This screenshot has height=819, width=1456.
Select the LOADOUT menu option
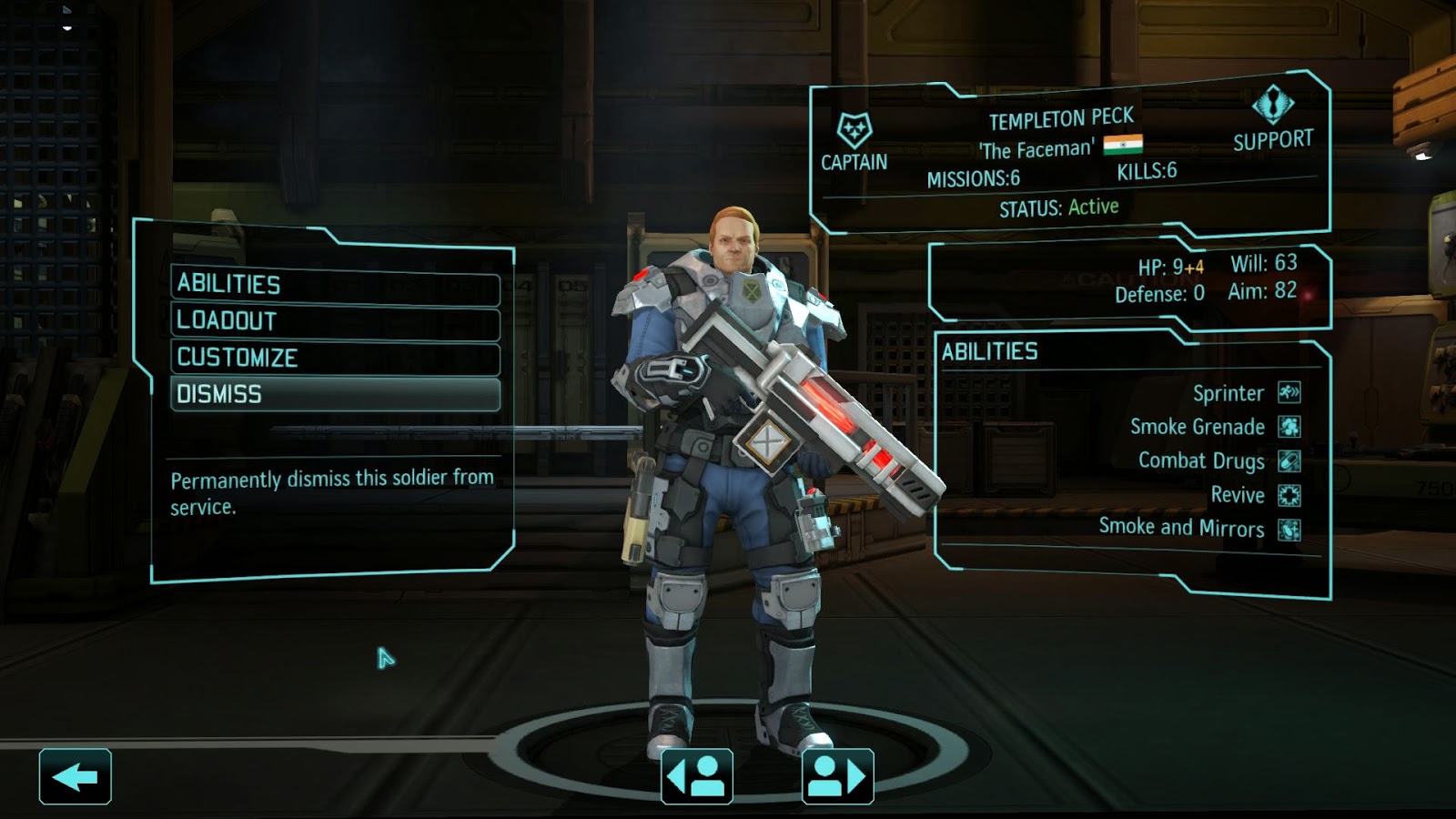(x=335, y=320)
